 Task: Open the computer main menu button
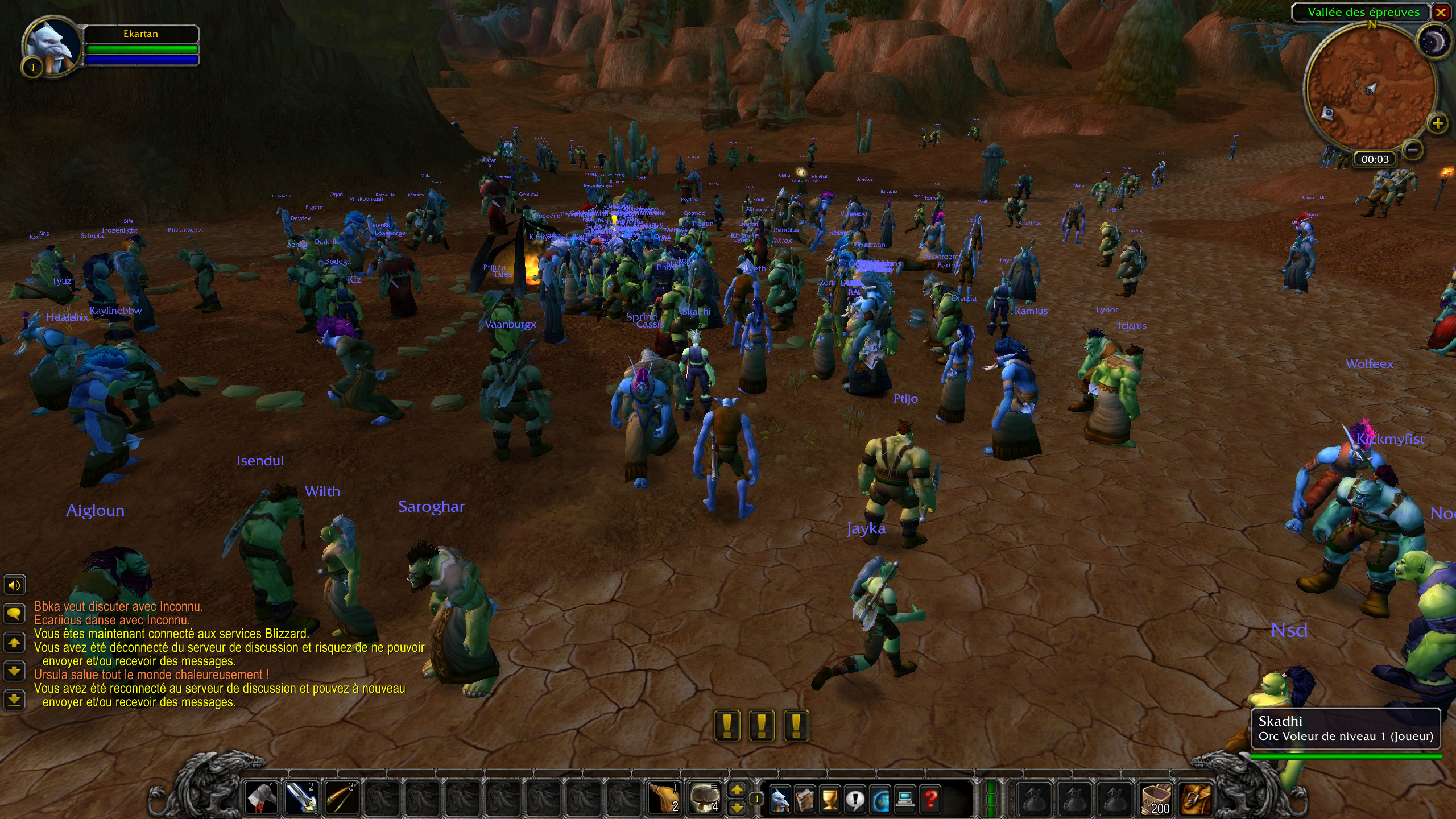[x=905, y=800]
